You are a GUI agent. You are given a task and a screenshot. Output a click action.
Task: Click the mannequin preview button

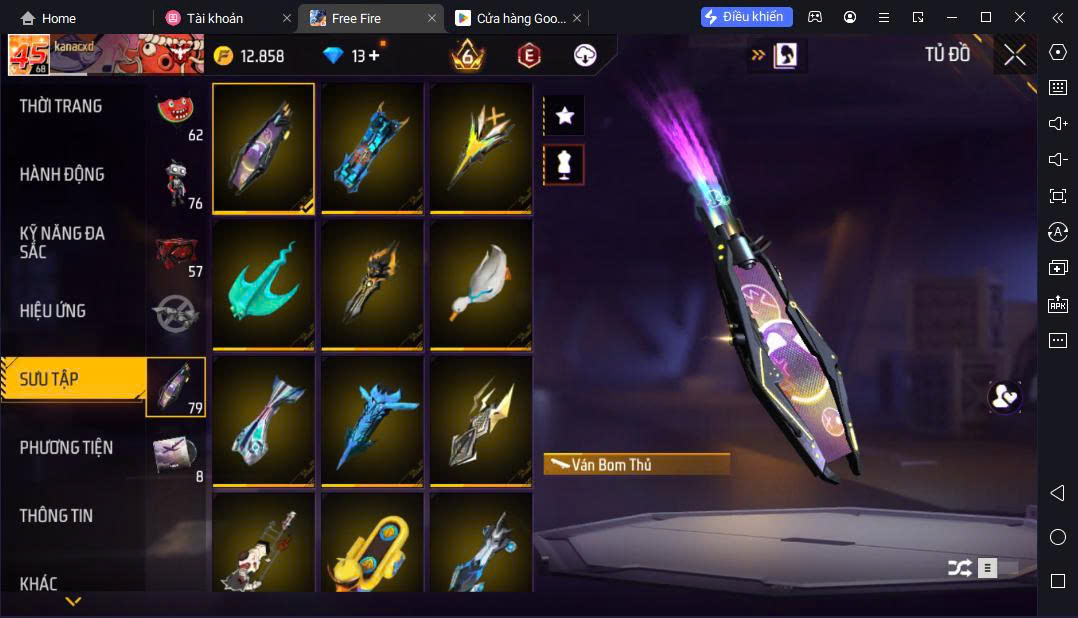[564, 164]
